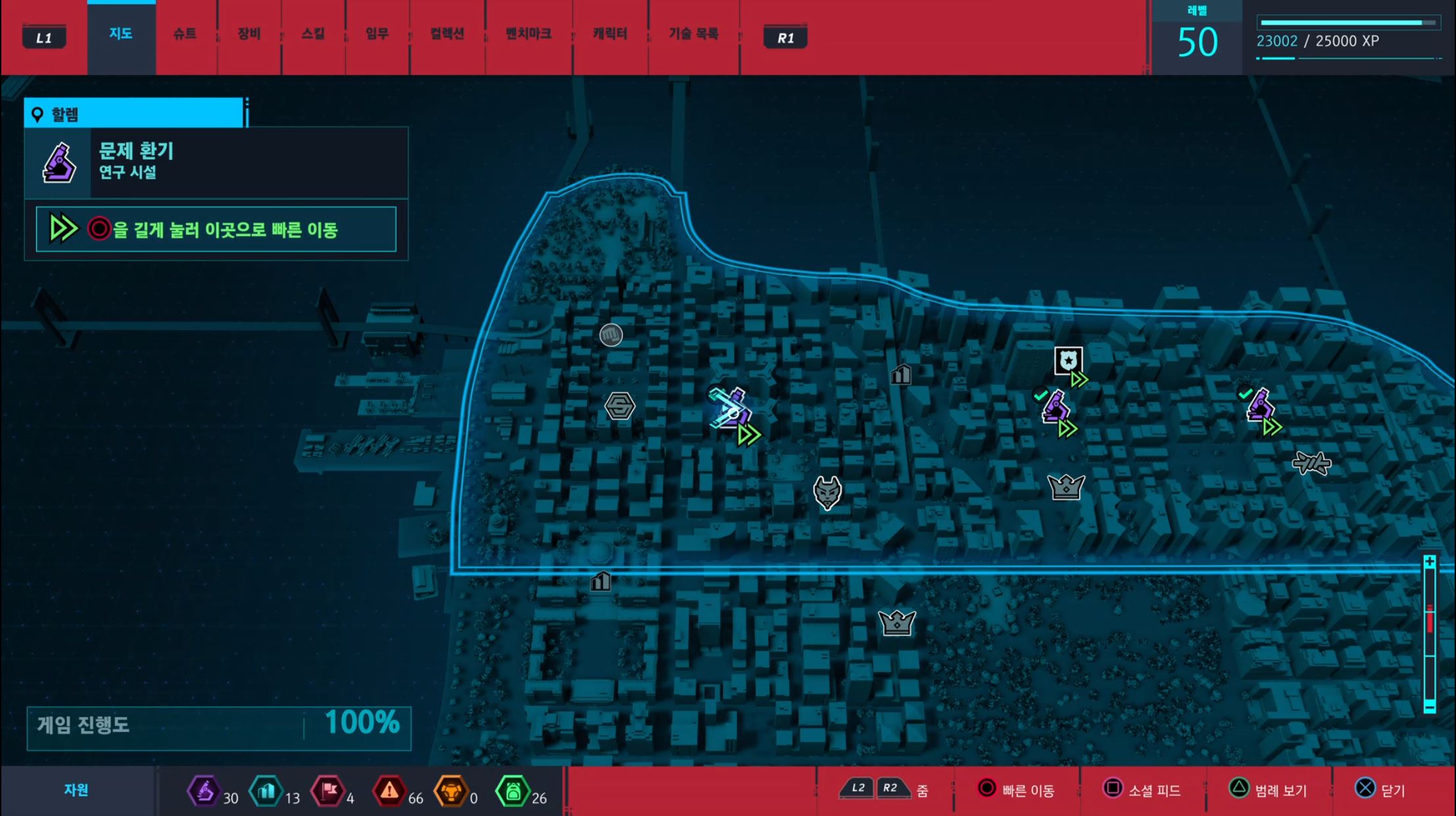Show the 캐릭터 tab
Viewport: 1456px width, 816px height.
(610, 34)
